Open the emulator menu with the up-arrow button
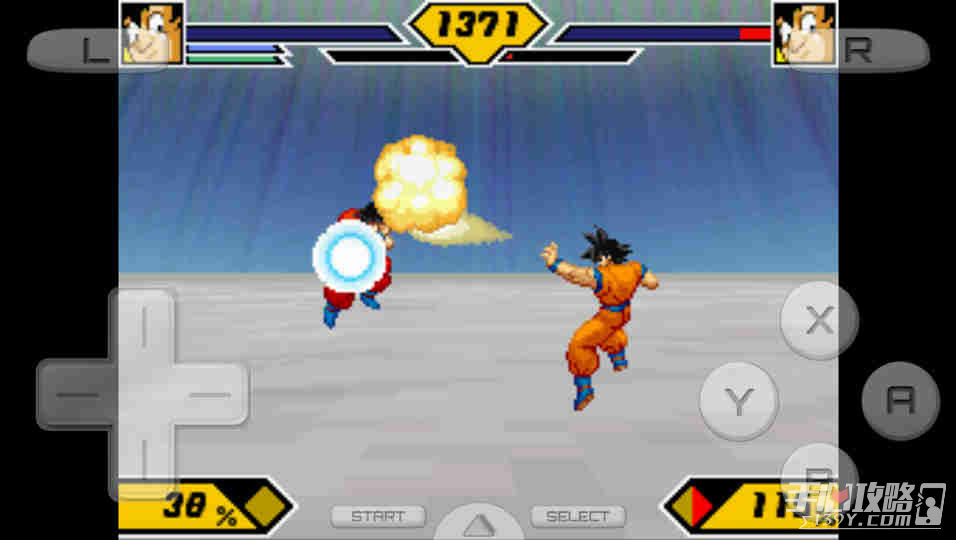This screenshot has width=956, height=540. (478, 523)
